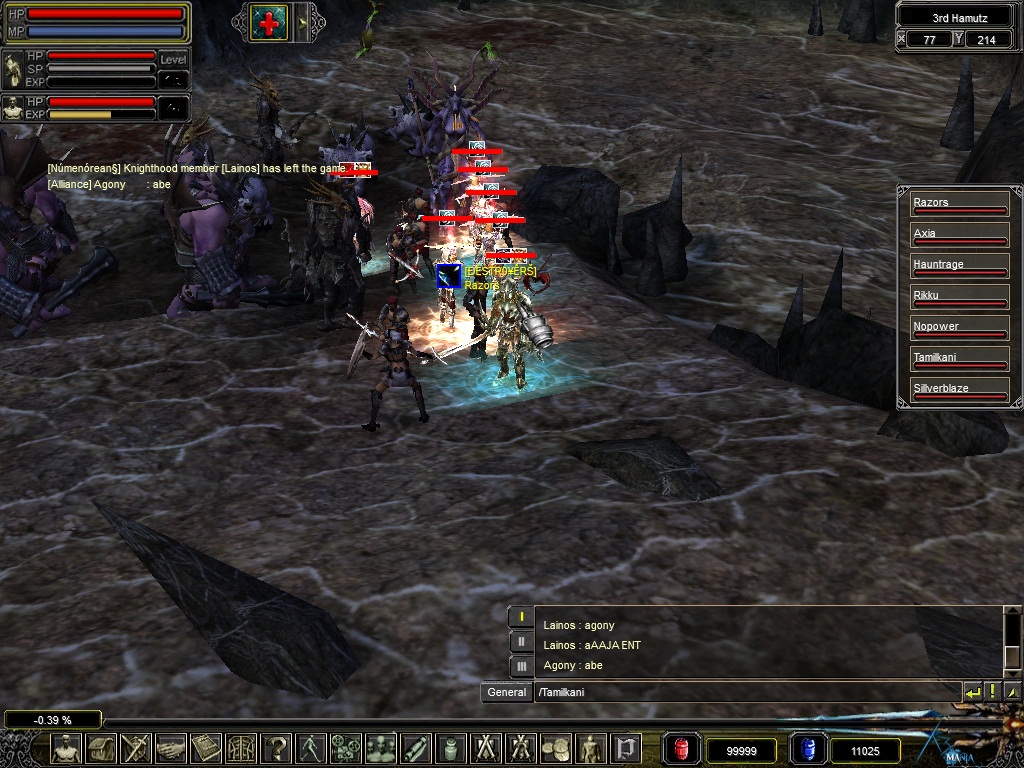Click the yellow exclamation chat button
Viewport: 1024px width, 768px height.
[993, 692]
